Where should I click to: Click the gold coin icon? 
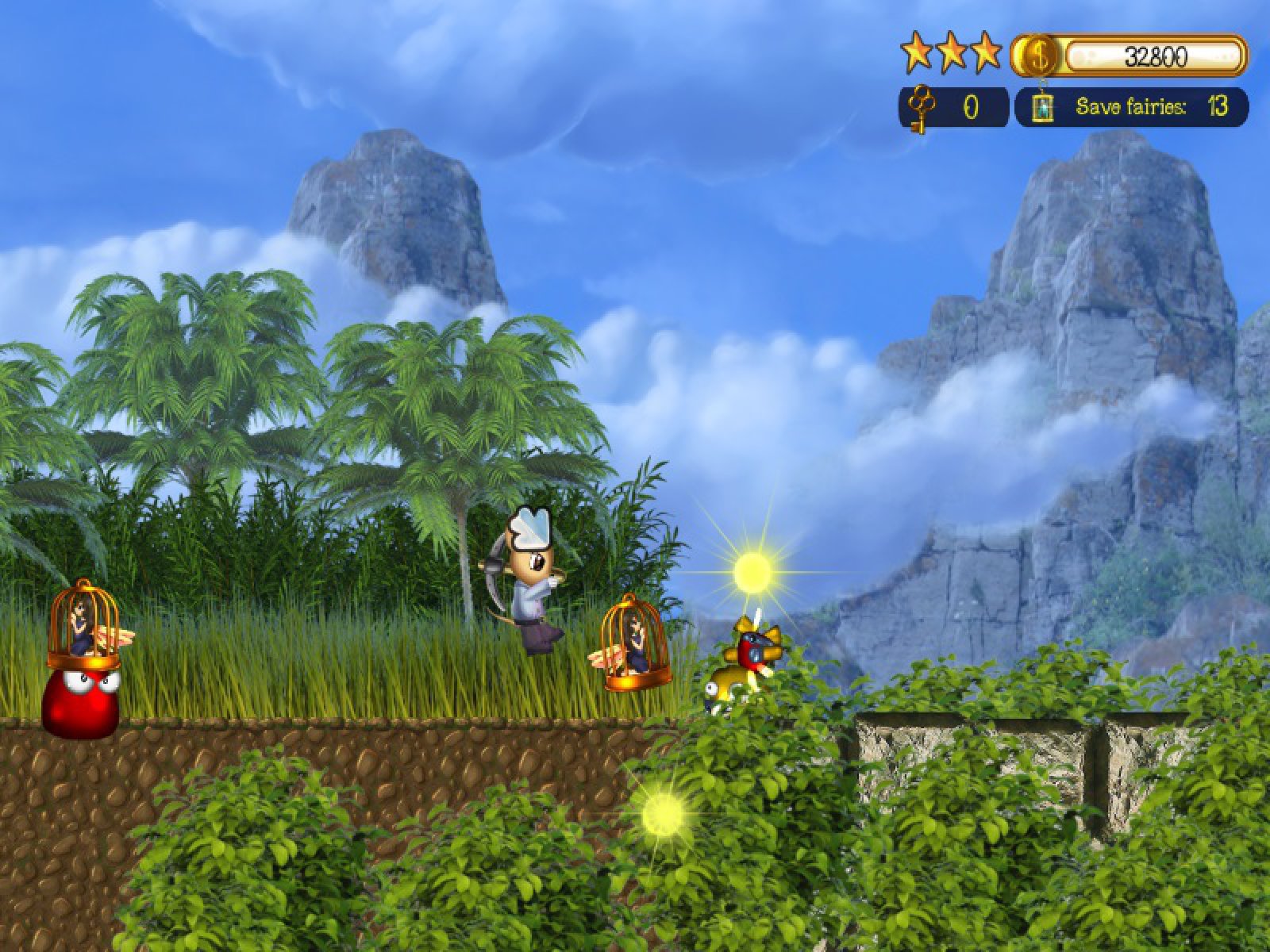[1037, 55]
